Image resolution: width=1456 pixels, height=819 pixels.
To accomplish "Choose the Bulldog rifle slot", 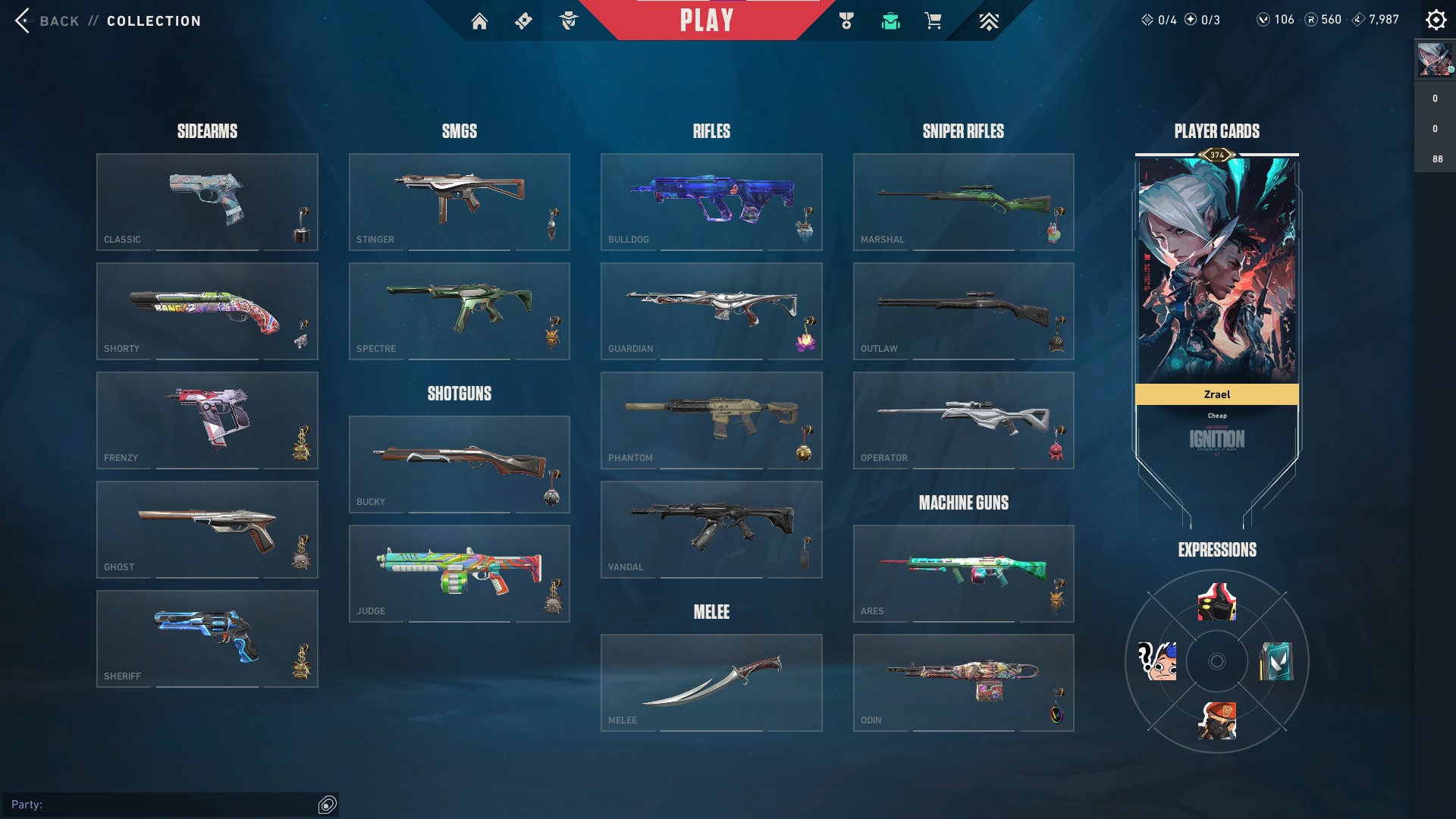I will 711,202.
